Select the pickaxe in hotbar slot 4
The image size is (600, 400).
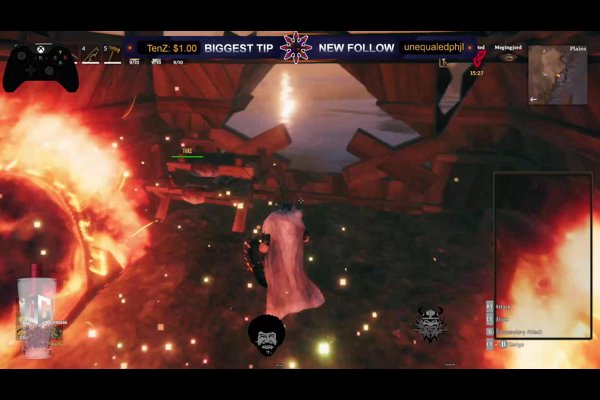tap(93, 54)
